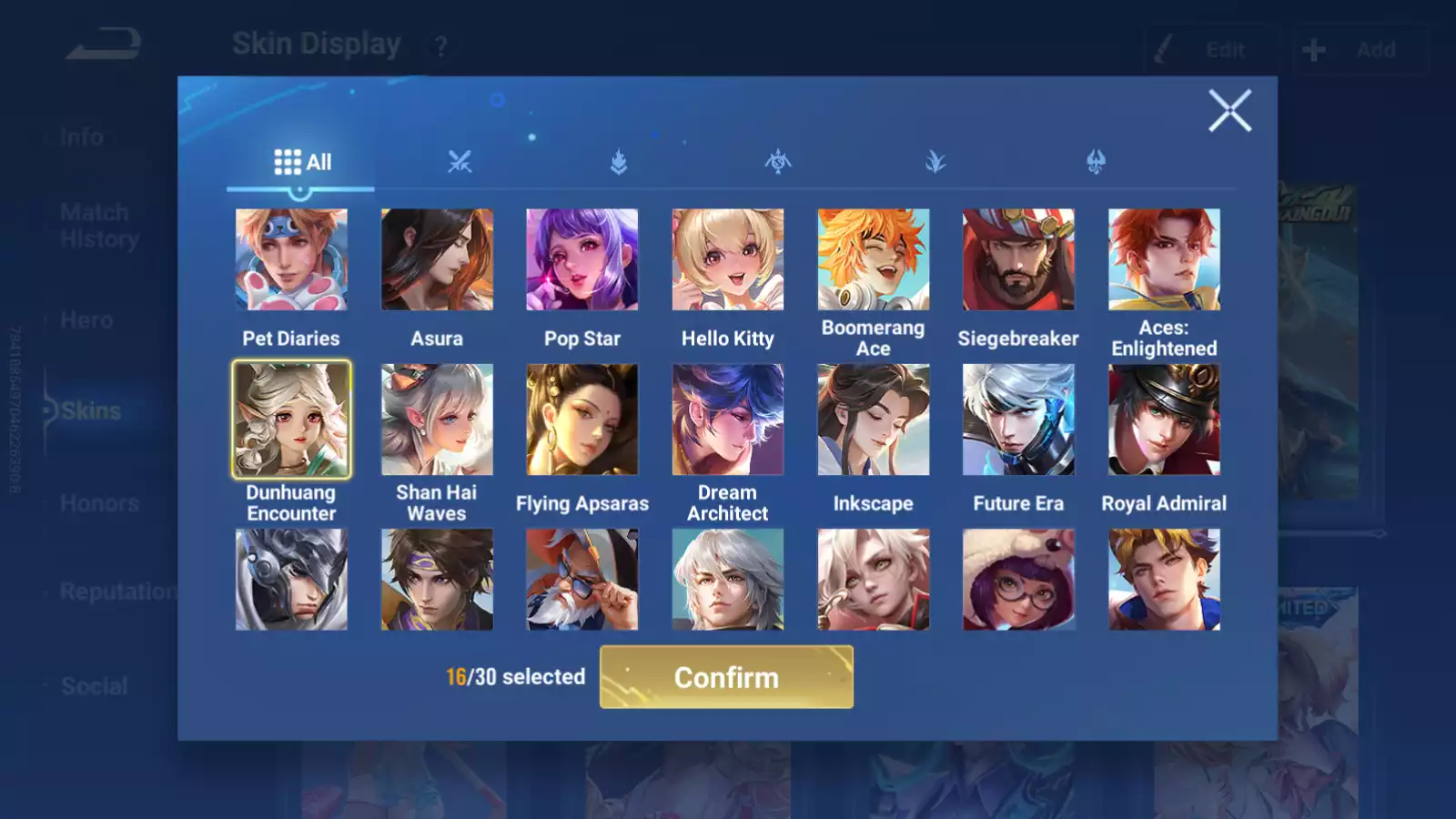Go to the Honors section
1456x819 pixels.
pyautogui.click(x=98, y=502)
